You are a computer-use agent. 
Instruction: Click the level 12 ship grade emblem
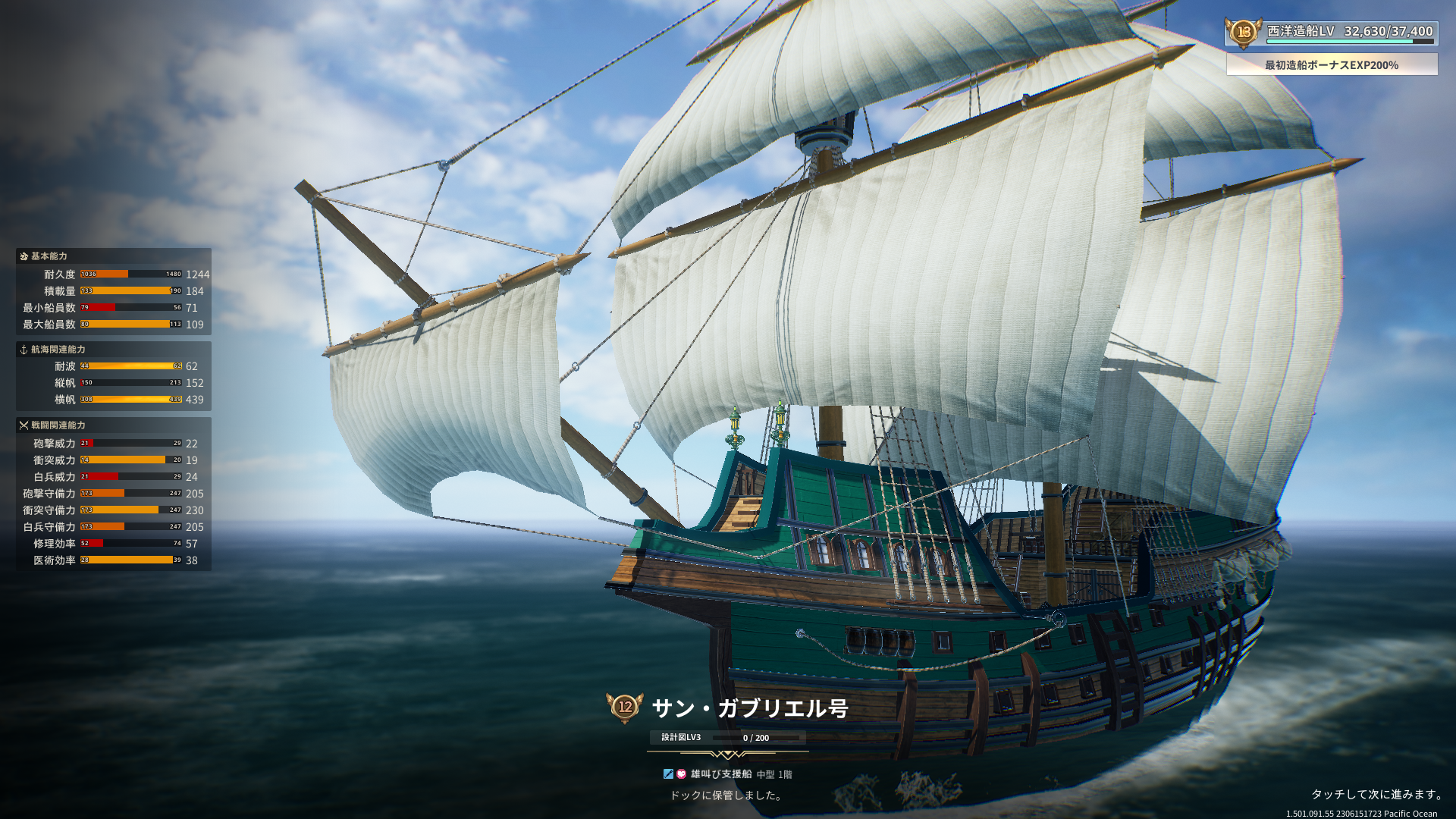tap(625, 707)
